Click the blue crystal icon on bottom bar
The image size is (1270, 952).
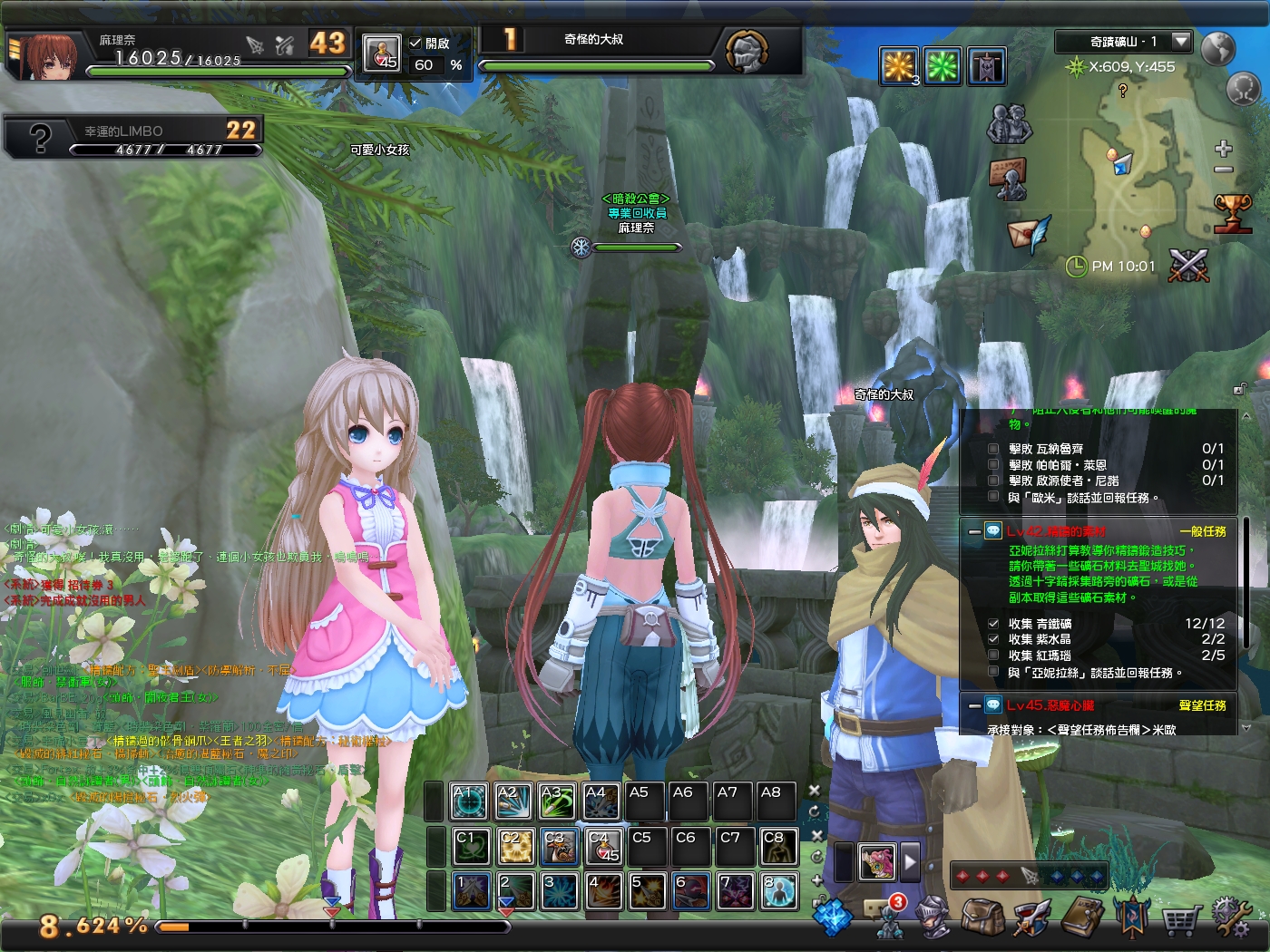click(832, 918)
